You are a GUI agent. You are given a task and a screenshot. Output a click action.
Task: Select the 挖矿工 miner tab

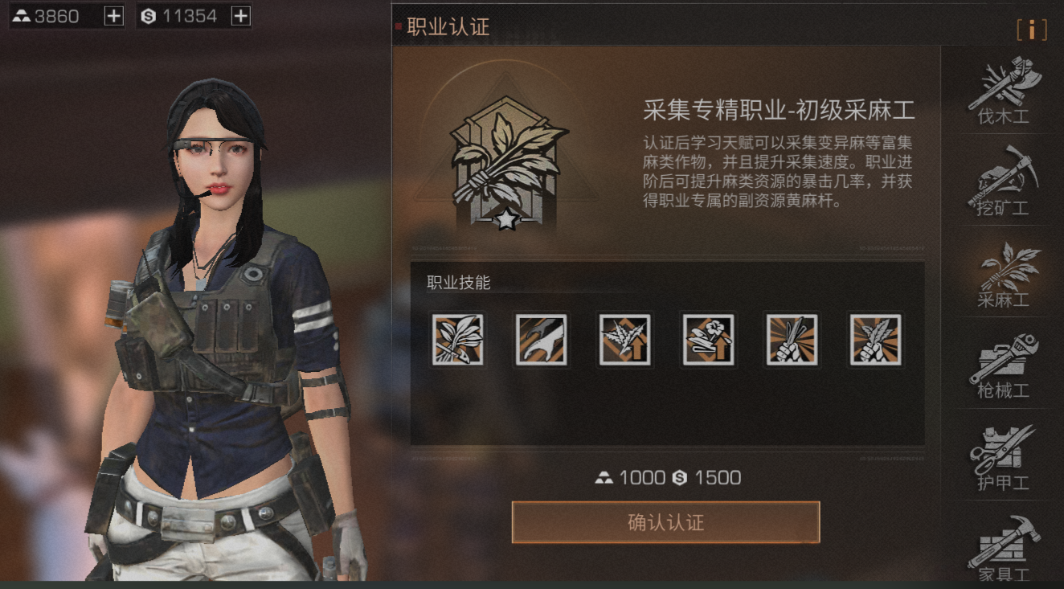[x=1001, y=183]
